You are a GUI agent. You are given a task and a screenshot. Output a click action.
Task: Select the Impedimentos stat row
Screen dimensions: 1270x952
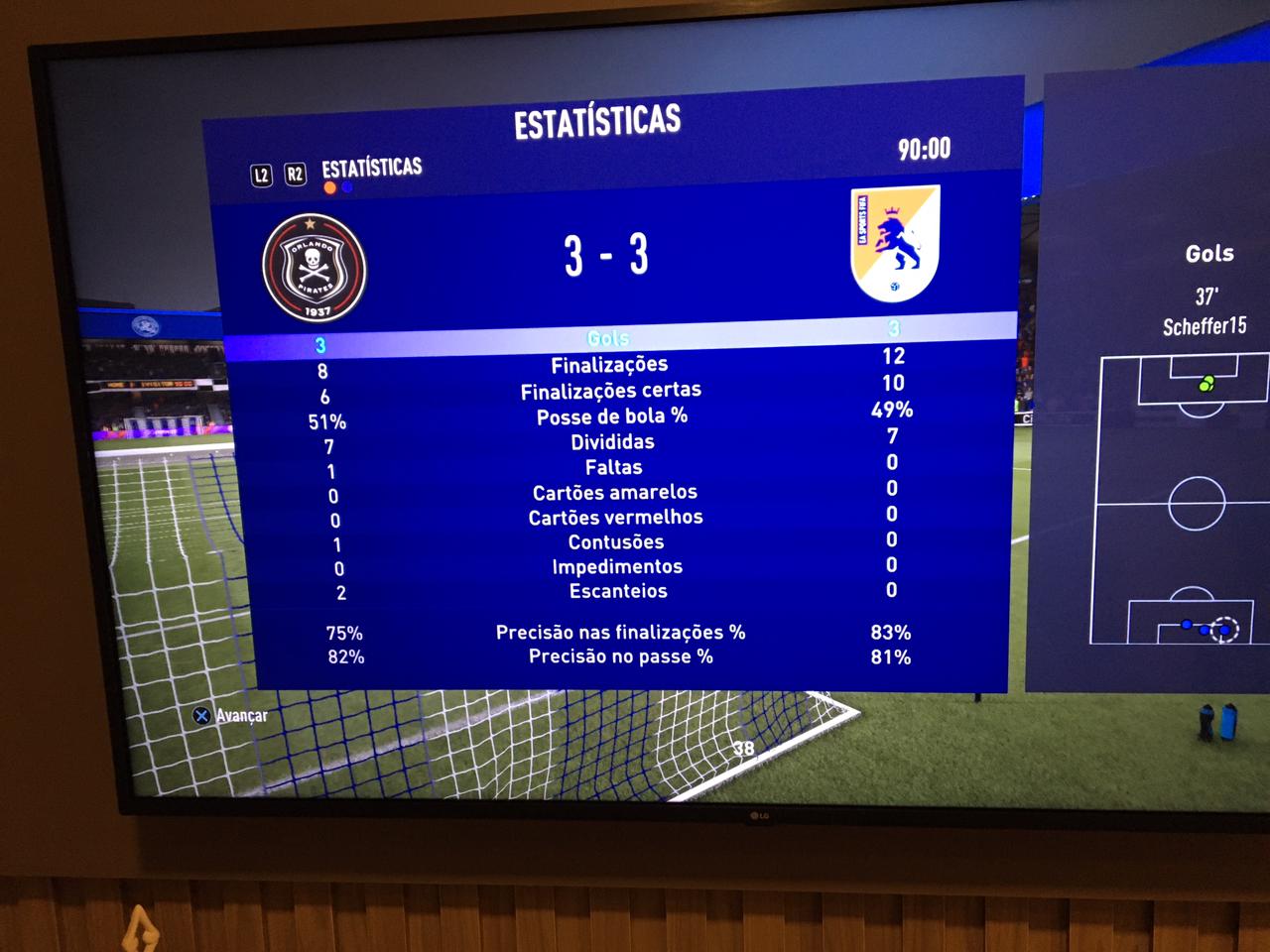coord(617,567)
